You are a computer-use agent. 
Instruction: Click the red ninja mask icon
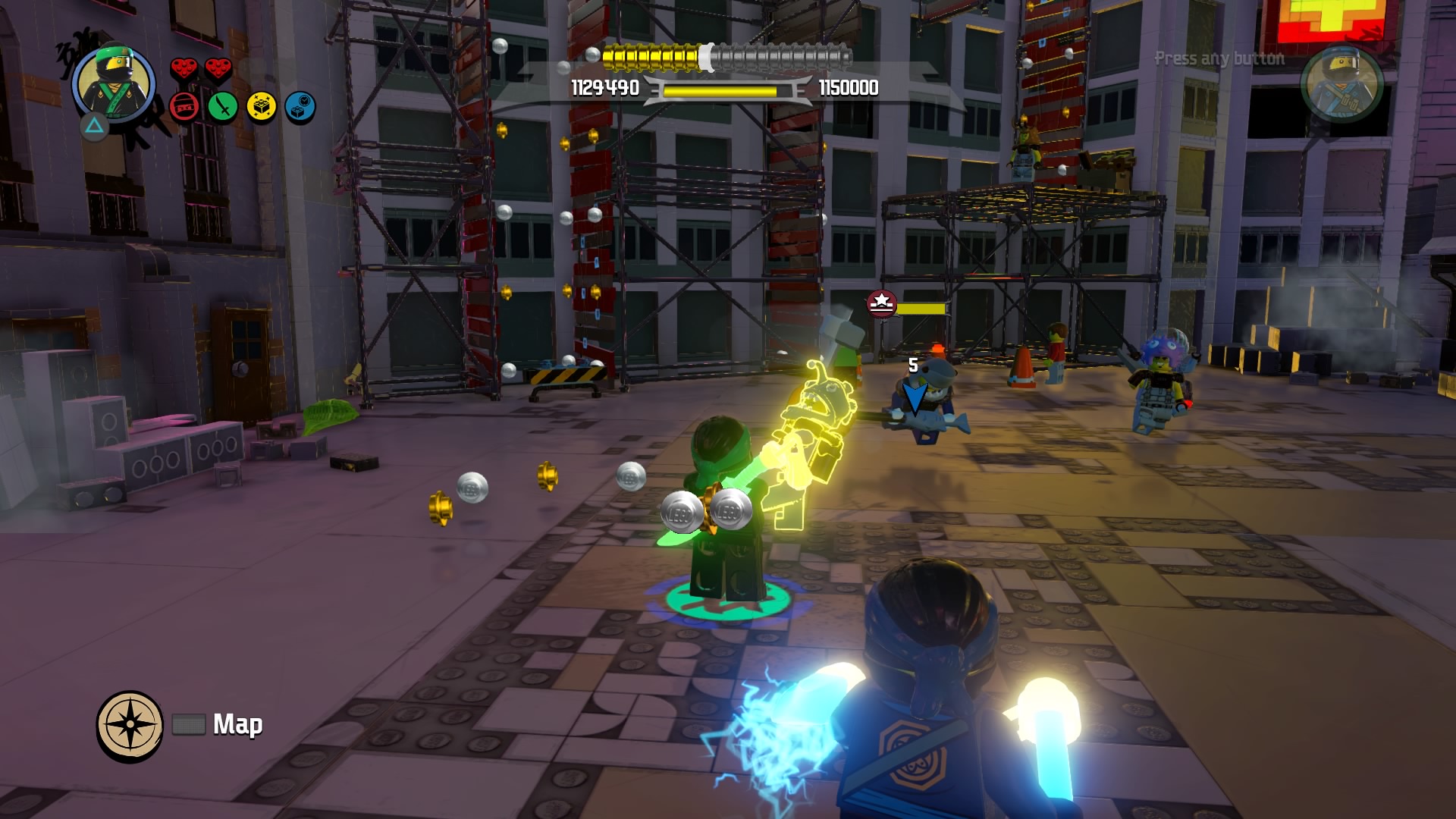pos(184,107)
